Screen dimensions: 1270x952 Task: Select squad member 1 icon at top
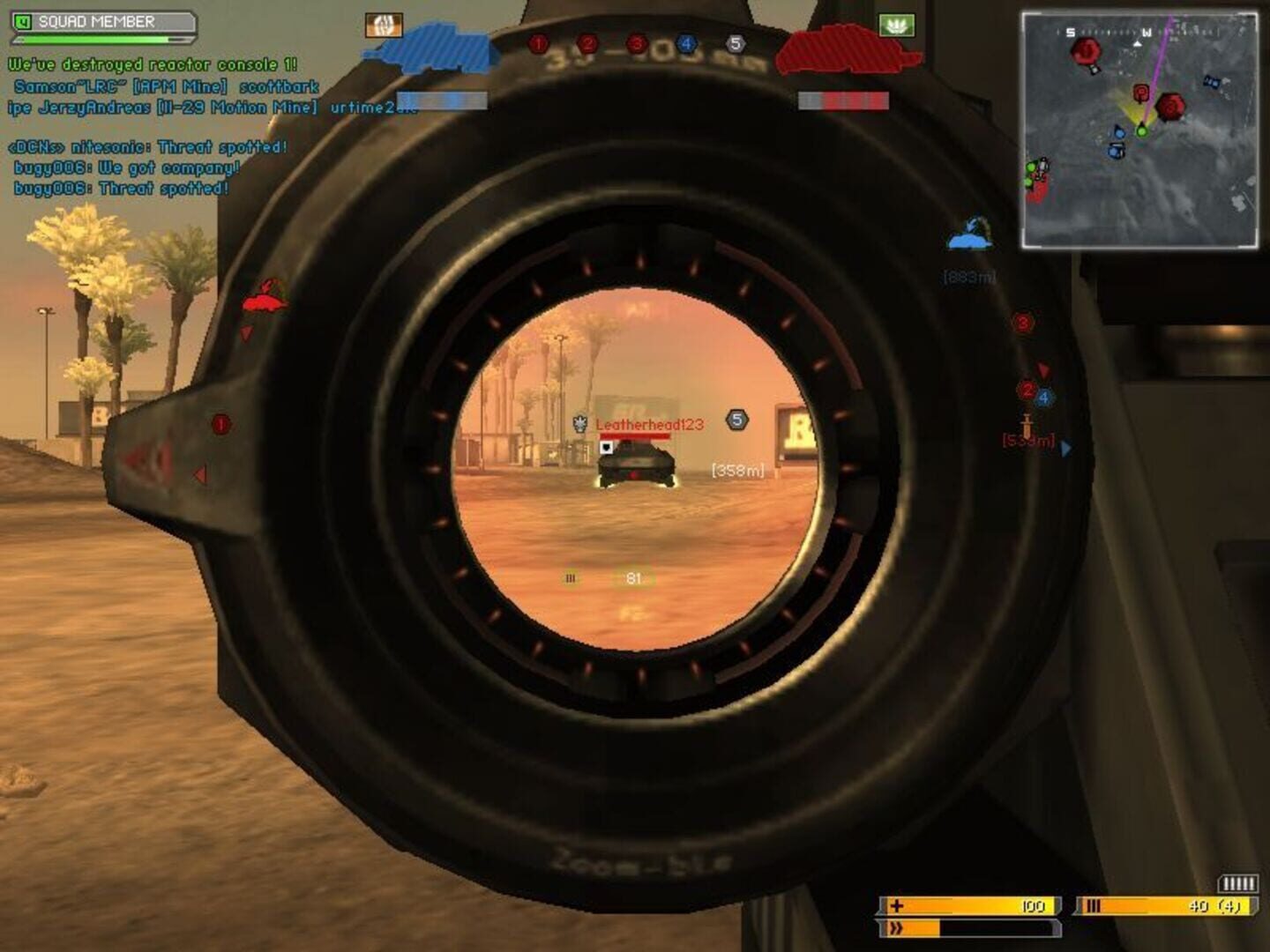click(x=538, y=42)
